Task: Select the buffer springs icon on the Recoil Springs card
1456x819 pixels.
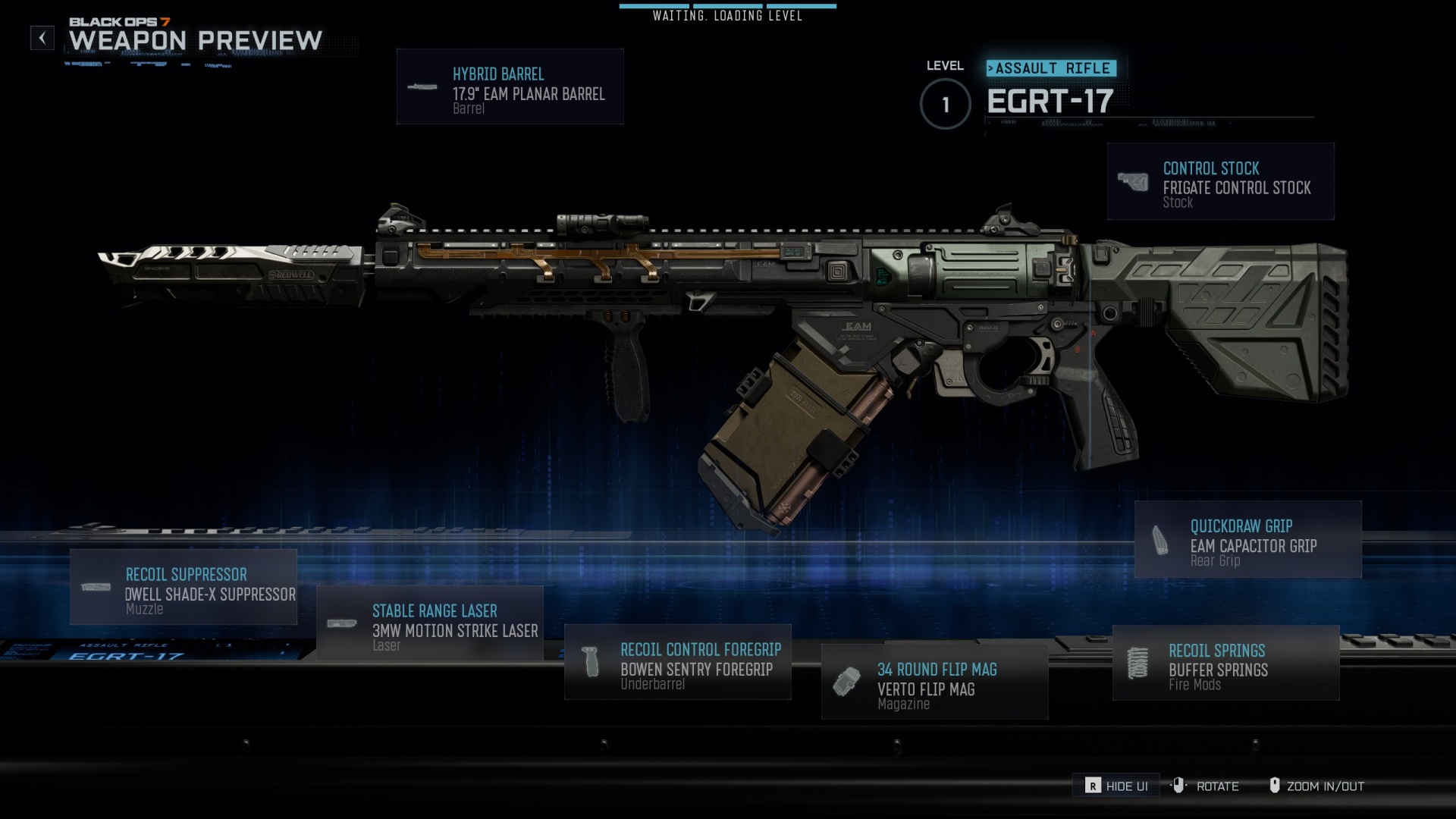Action: point(1138,661)
